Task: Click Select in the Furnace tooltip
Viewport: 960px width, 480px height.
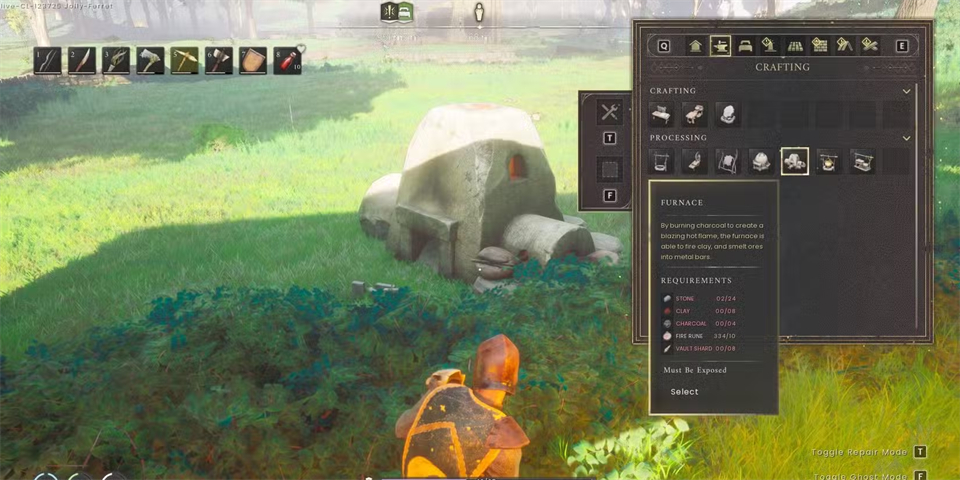Action: coord(684,392)
